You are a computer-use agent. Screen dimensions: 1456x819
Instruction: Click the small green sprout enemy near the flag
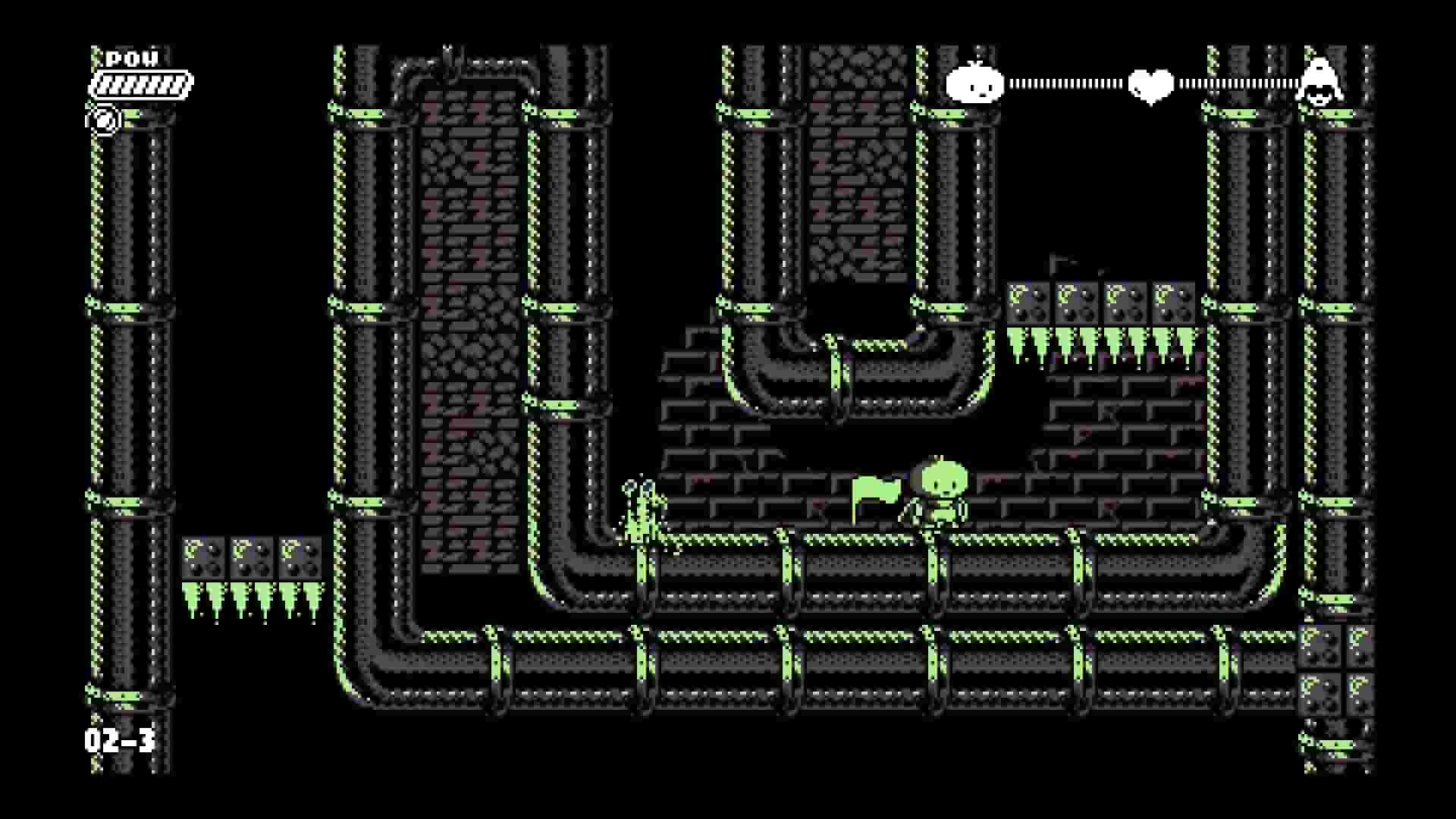tap(641, 510)
